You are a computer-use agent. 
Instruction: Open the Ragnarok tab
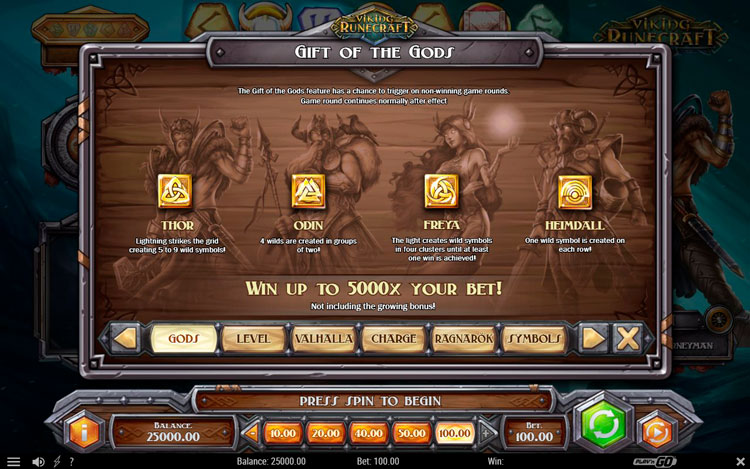click(464, 339)
